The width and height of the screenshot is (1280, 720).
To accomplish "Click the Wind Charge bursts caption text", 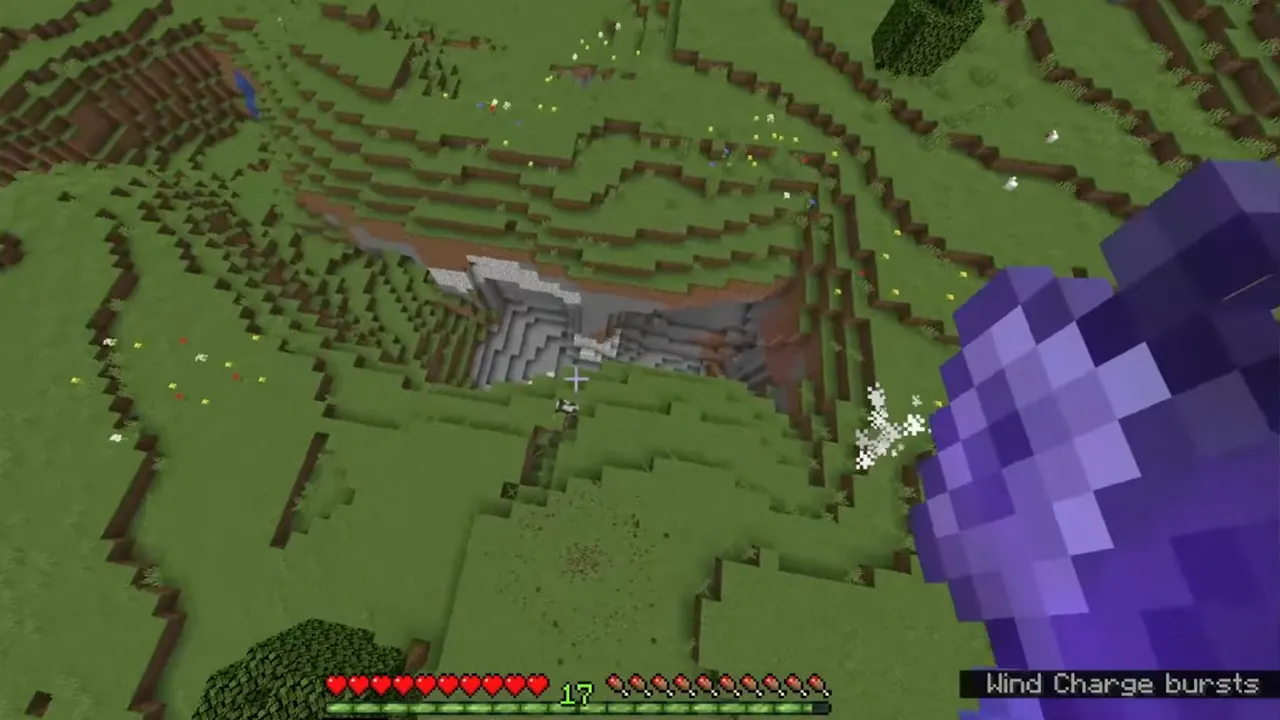I will point(1122,684).
